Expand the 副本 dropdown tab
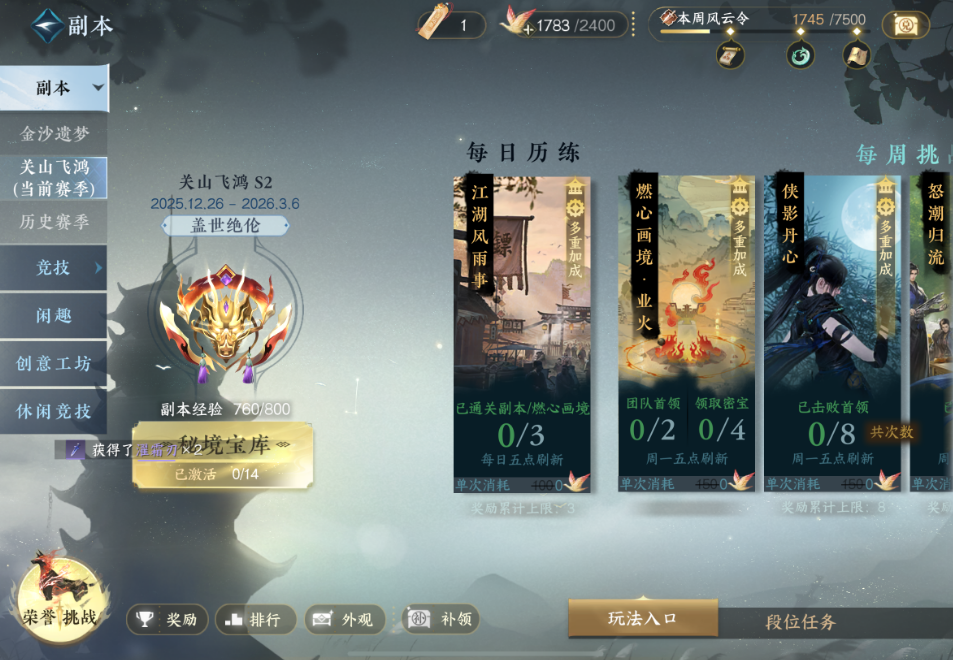 [x=54, y=88]
